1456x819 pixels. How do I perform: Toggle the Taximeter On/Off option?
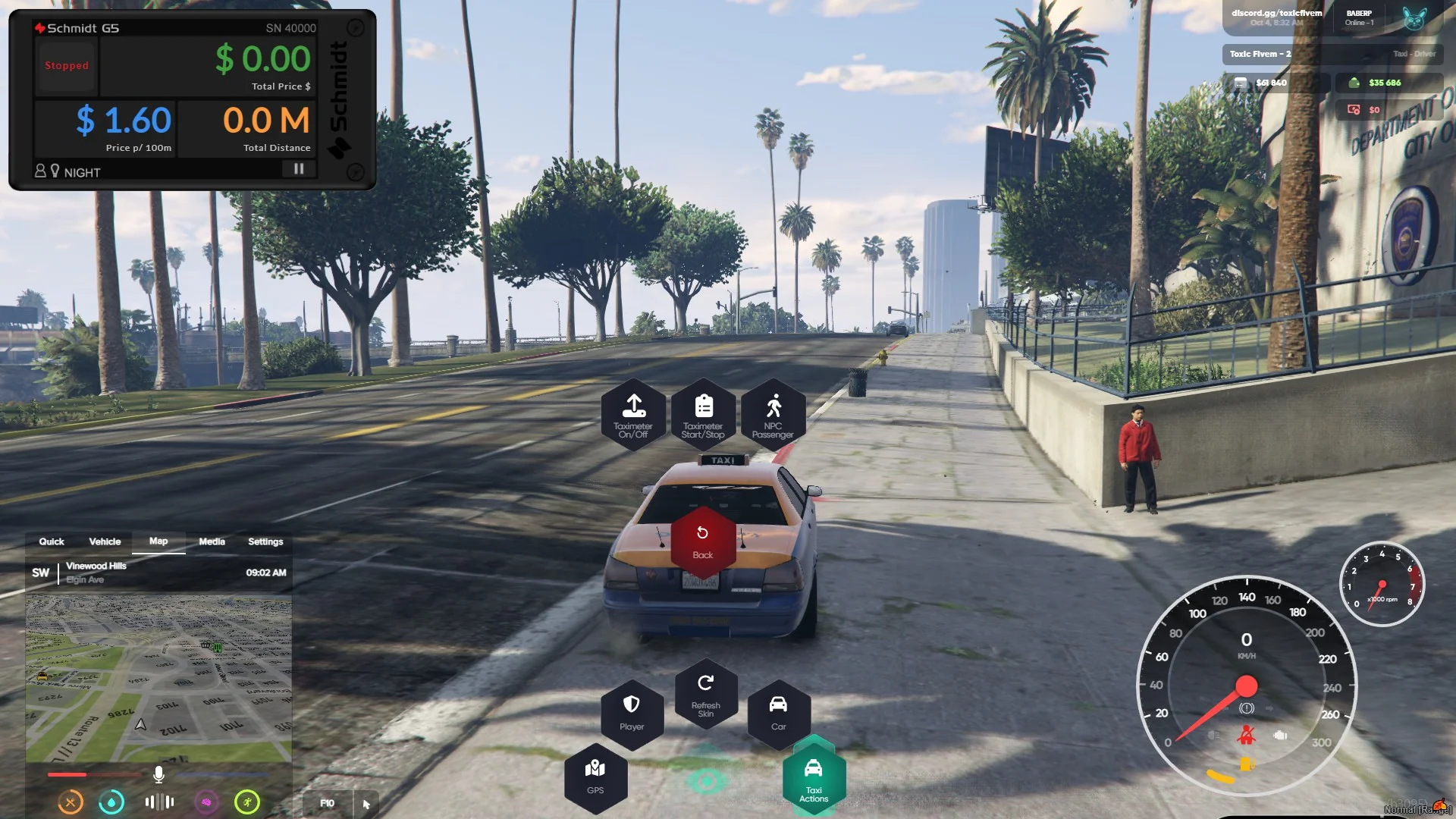click(x=633, y=415)
